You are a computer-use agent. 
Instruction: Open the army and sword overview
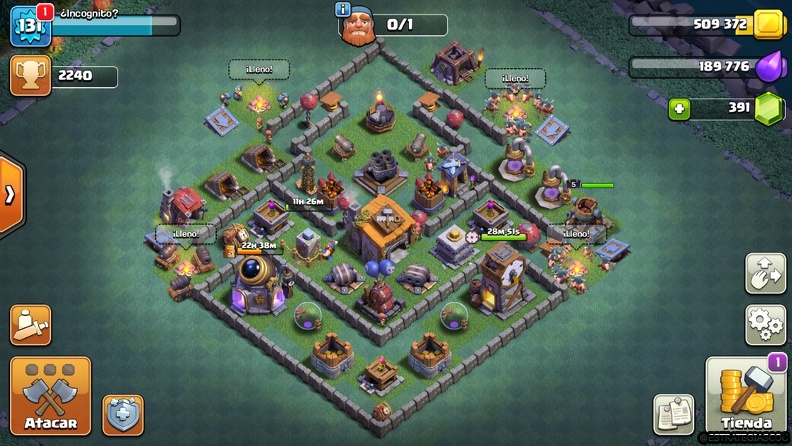click(x=31, y=325)
